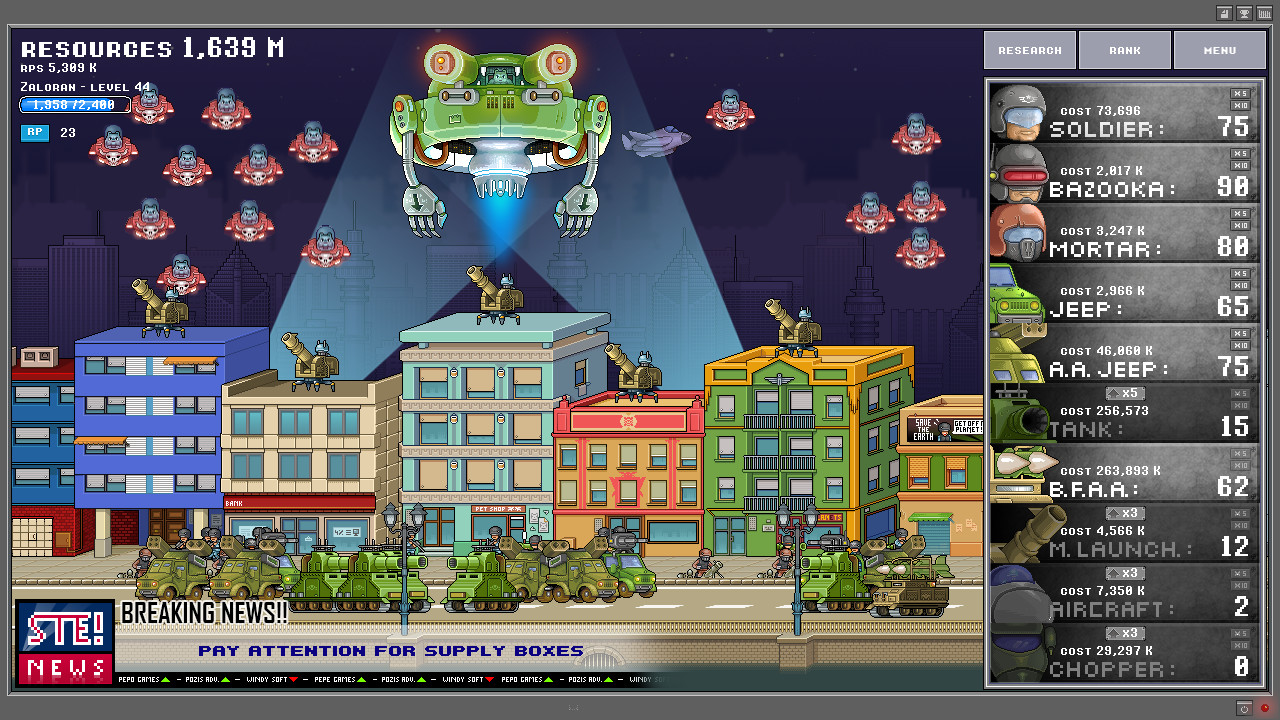View statistics via the bar chart icon

[1266, 12]
